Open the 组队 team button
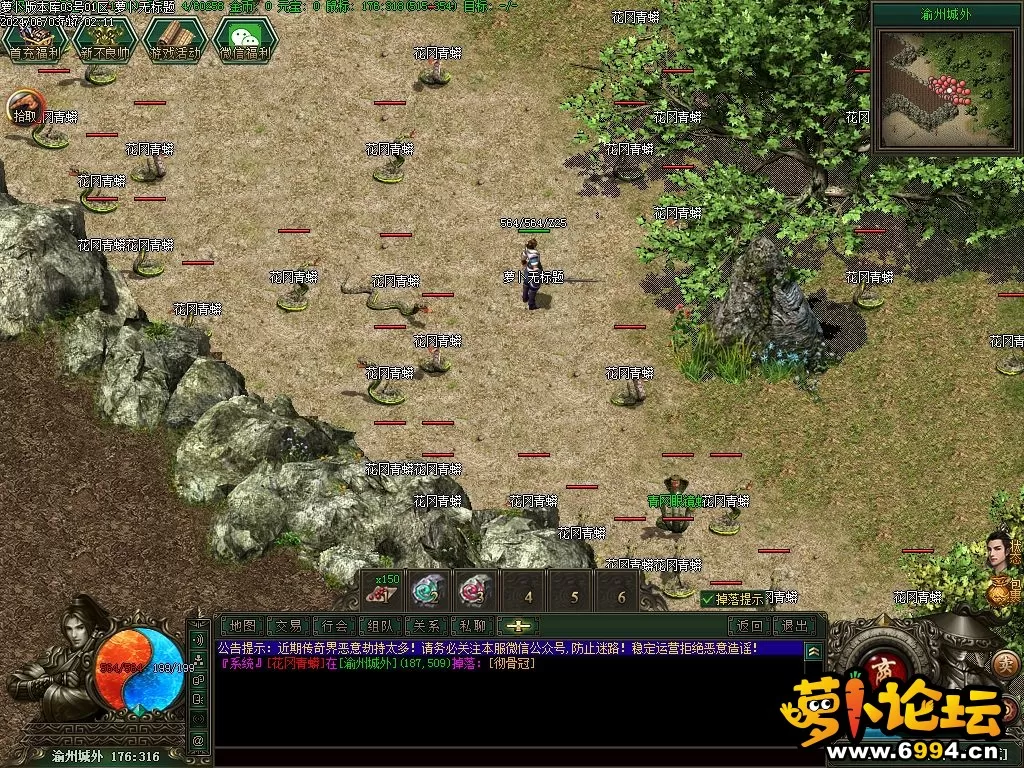The width and height of the screenshot is (1024, 768). pyautogui.click(x=381, y=626)
